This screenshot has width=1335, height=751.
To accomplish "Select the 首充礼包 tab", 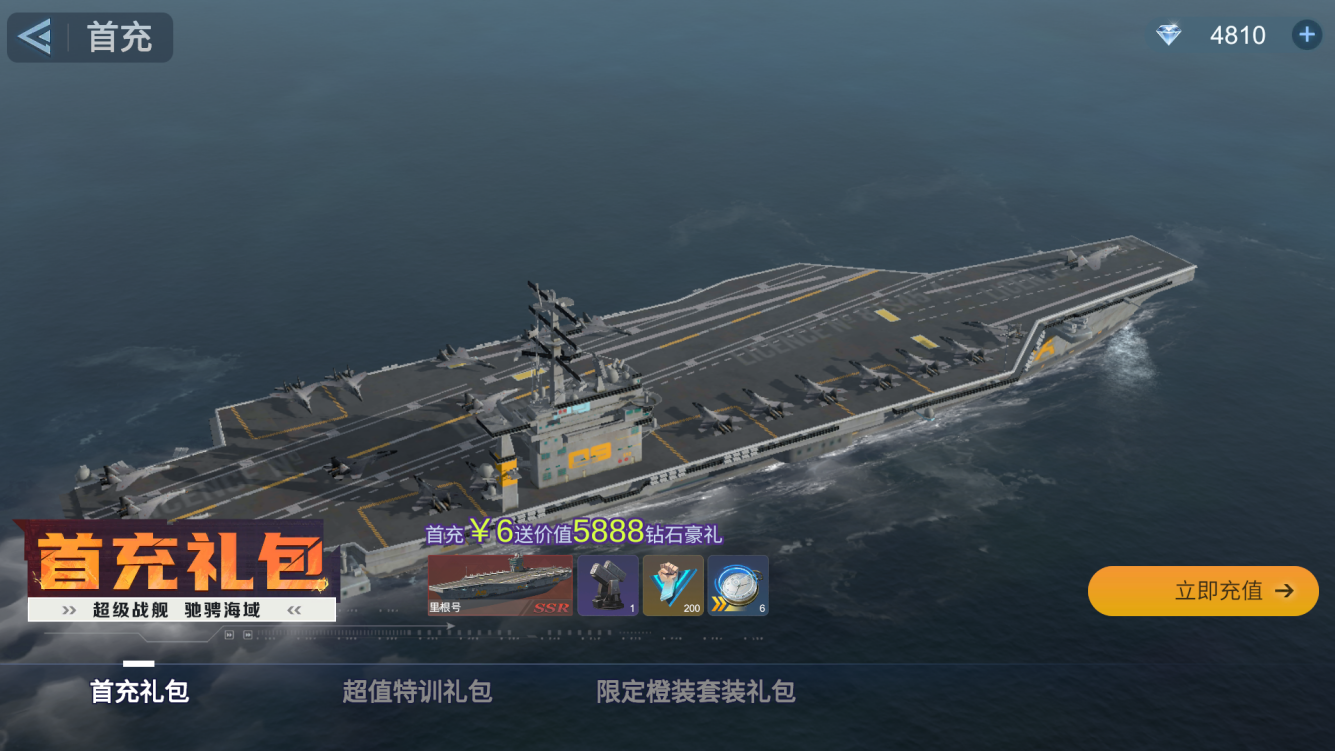I will 136,691.
